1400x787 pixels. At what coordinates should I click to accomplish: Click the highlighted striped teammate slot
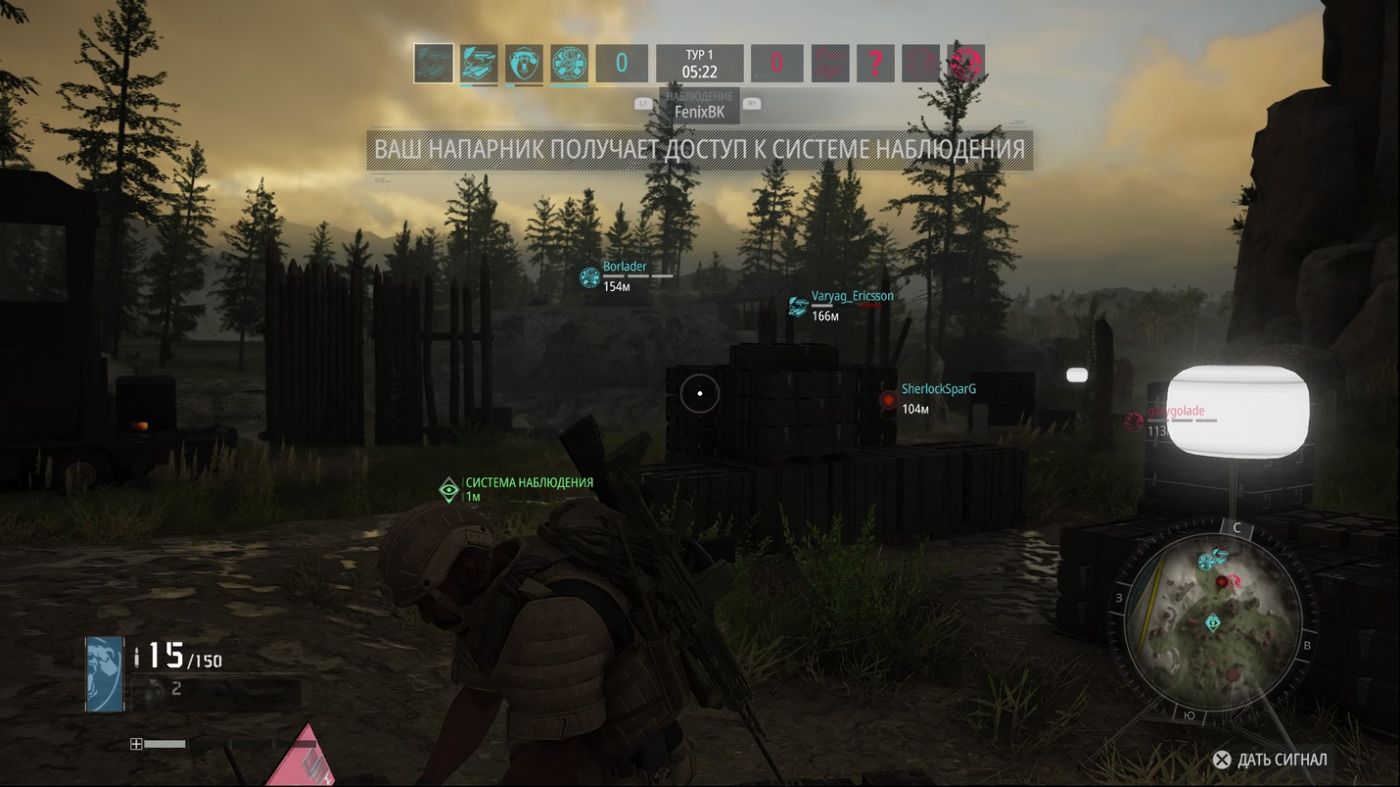click(434, 63)
